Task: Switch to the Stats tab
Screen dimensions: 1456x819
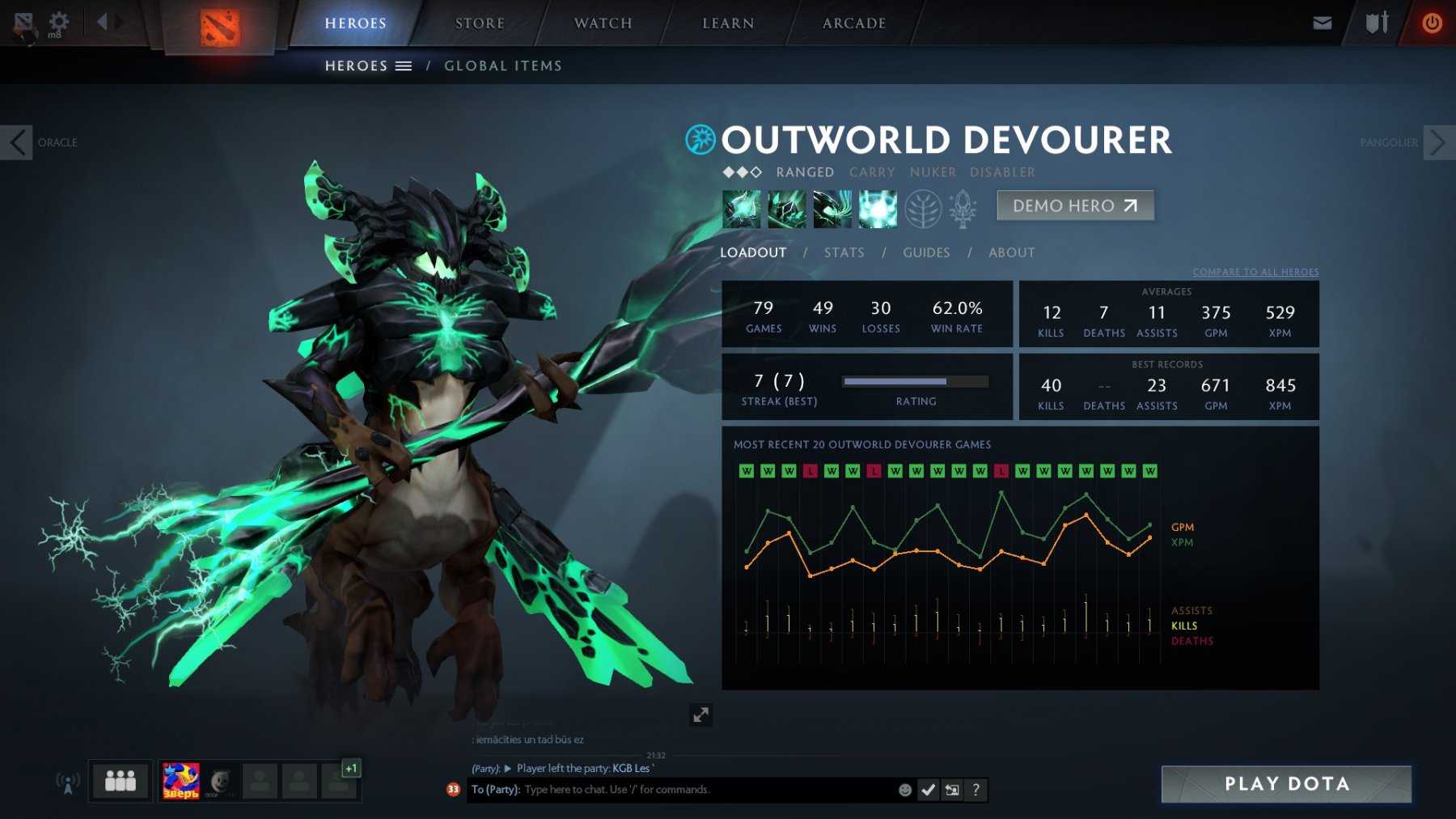Action: pos(844,252)
